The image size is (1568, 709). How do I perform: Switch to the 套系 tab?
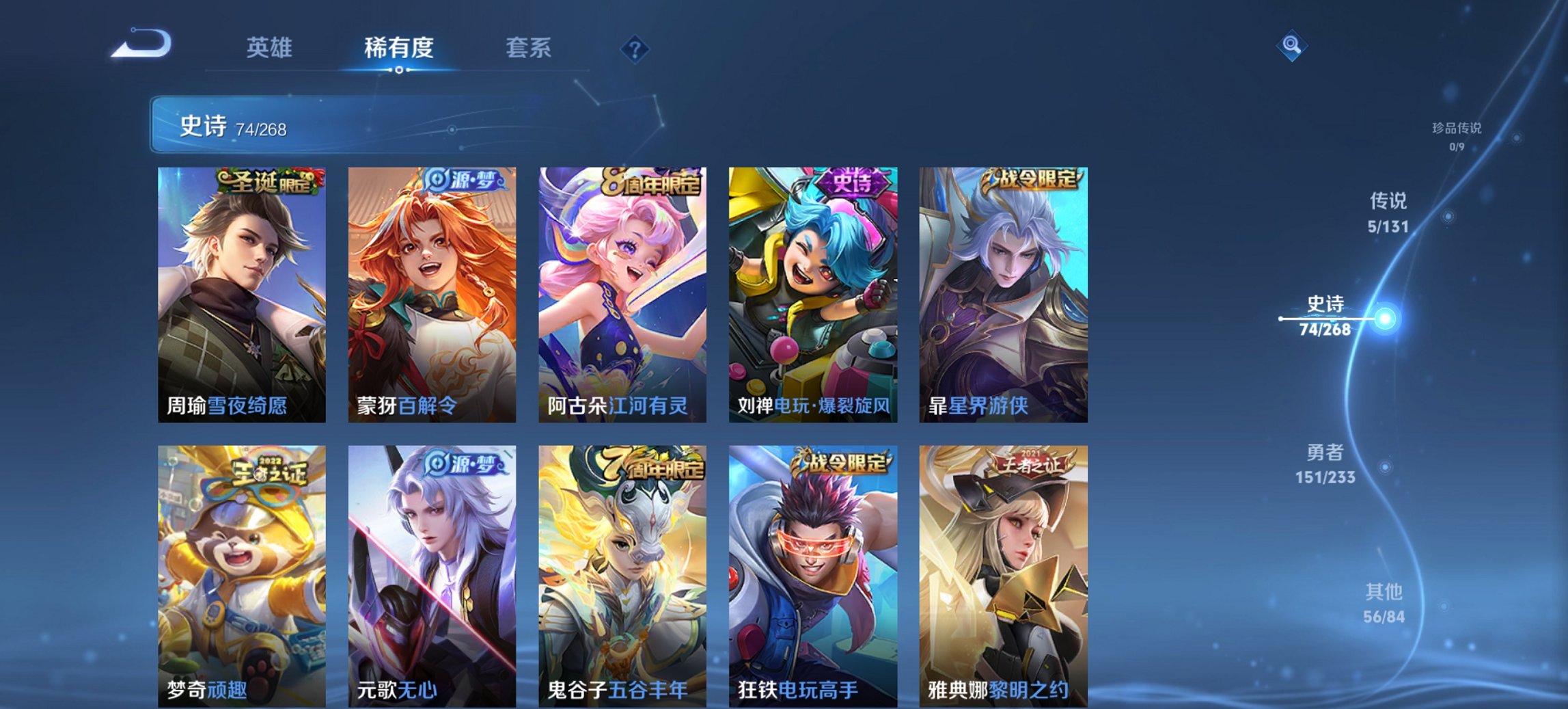click(529, 48)
